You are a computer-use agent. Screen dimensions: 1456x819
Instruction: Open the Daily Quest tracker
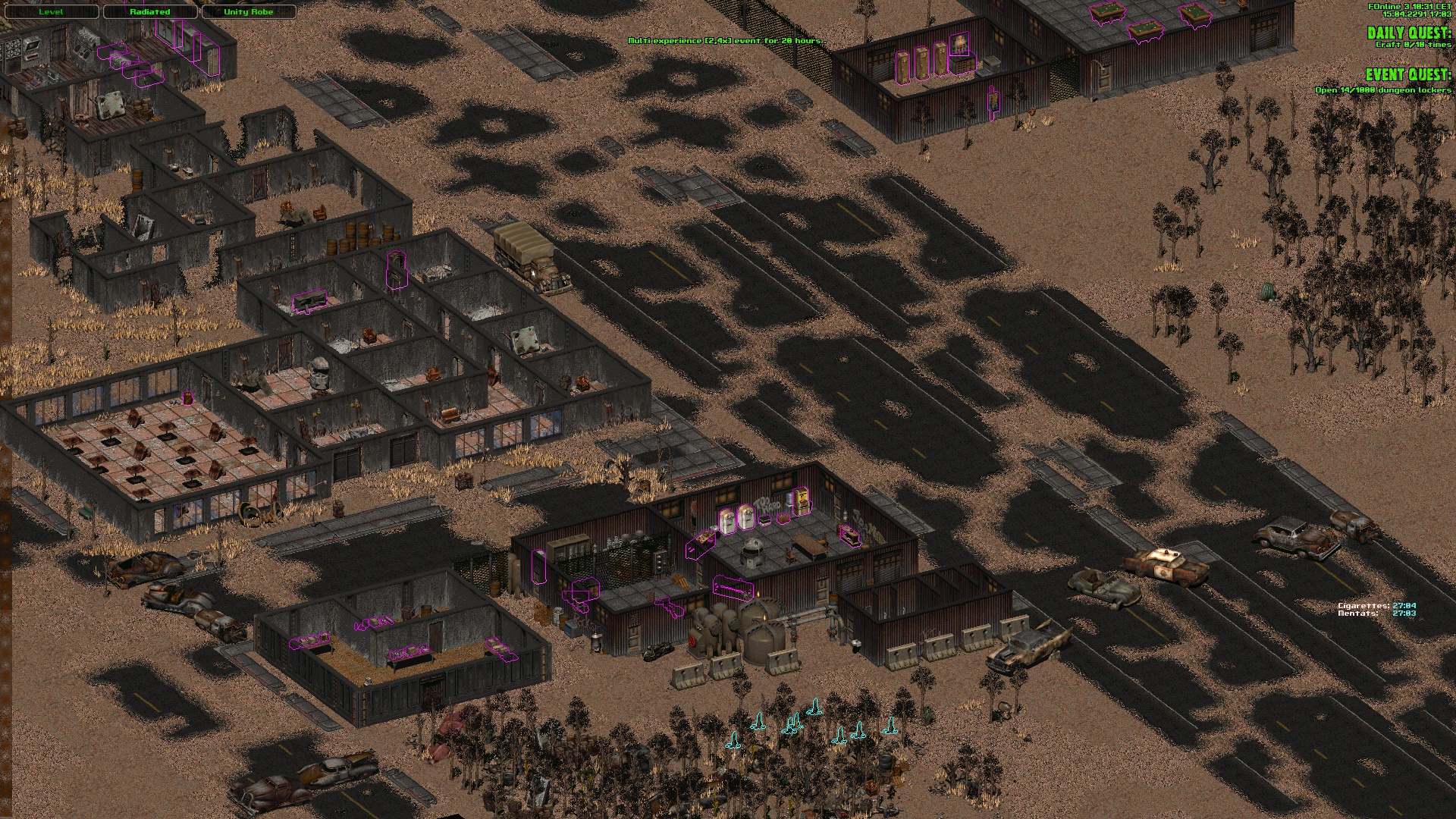pyautogui.click(x=1408, y=33)
